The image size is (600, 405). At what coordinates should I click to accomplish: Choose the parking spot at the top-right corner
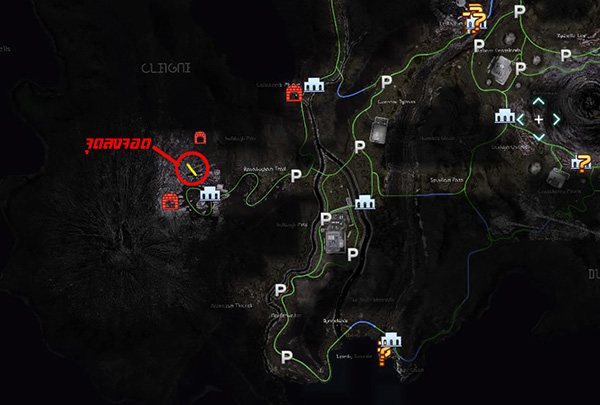(x=518, y=13)
